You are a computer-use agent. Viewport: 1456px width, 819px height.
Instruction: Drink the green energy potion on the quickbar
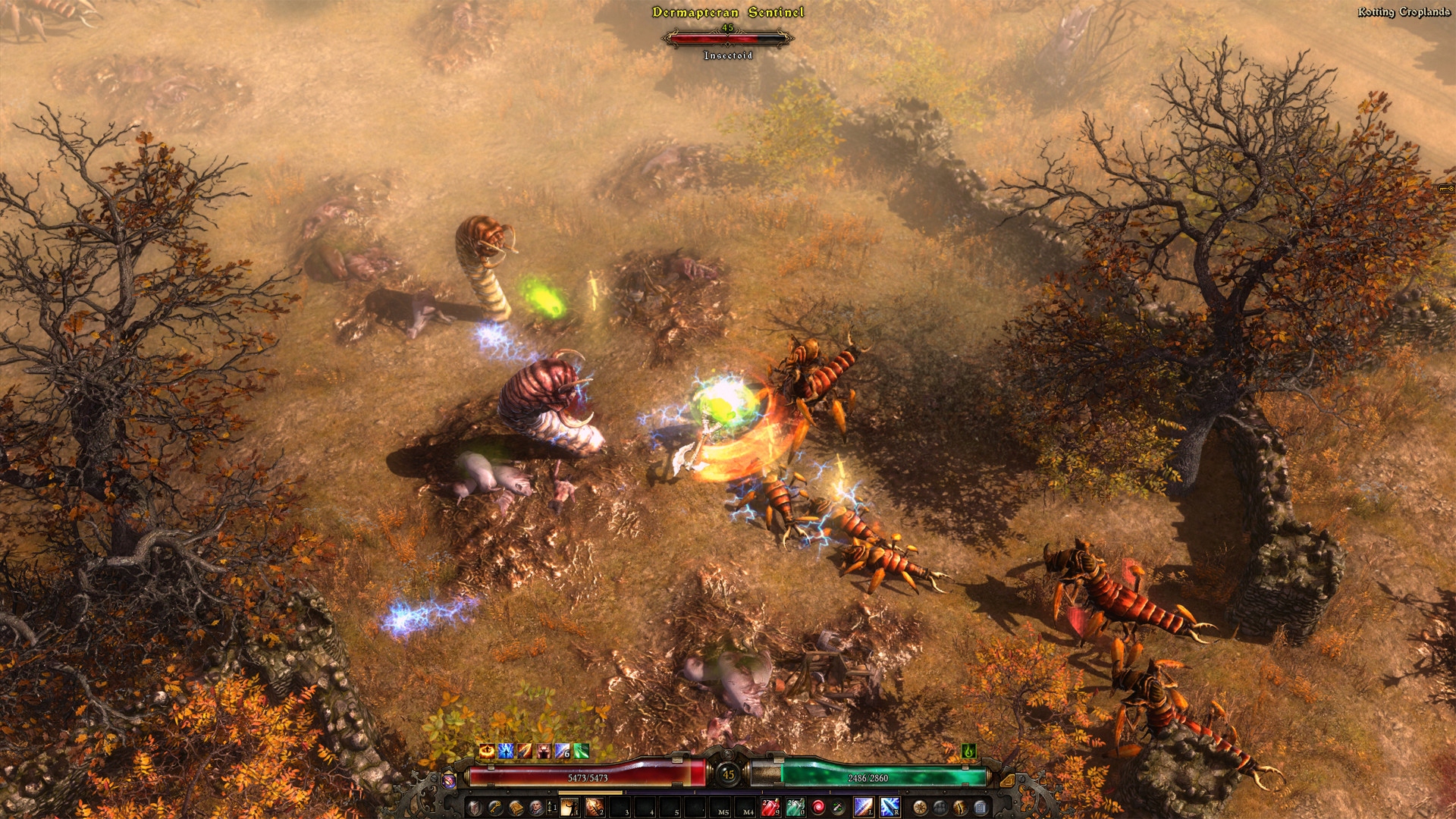(795, 806)
